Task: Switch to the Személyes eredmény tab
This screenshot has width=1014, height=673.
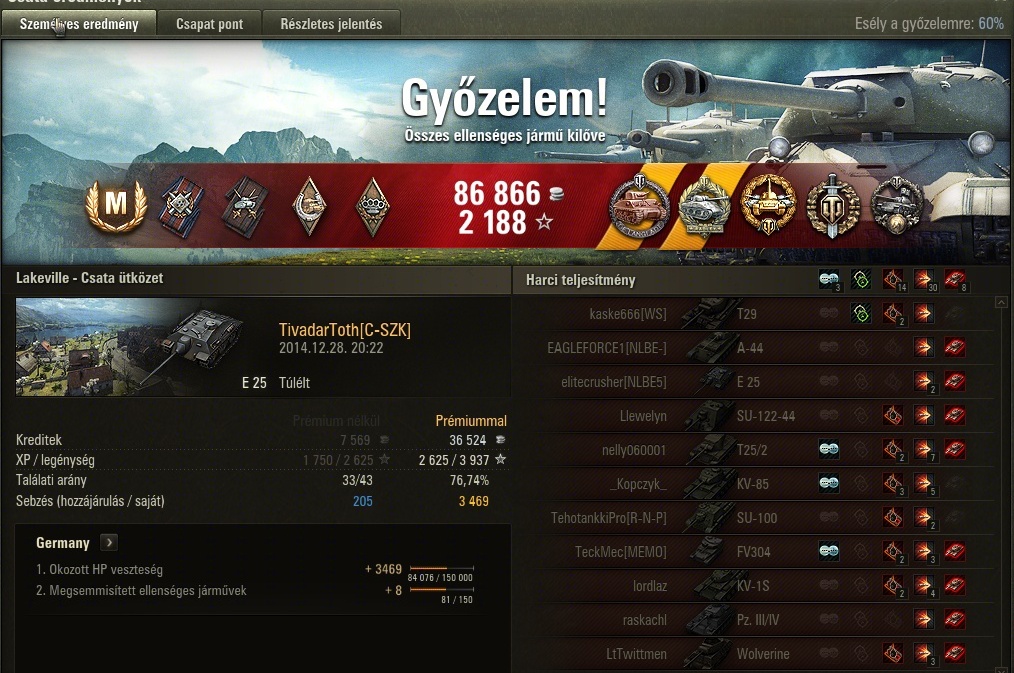Action: [79, 23]
